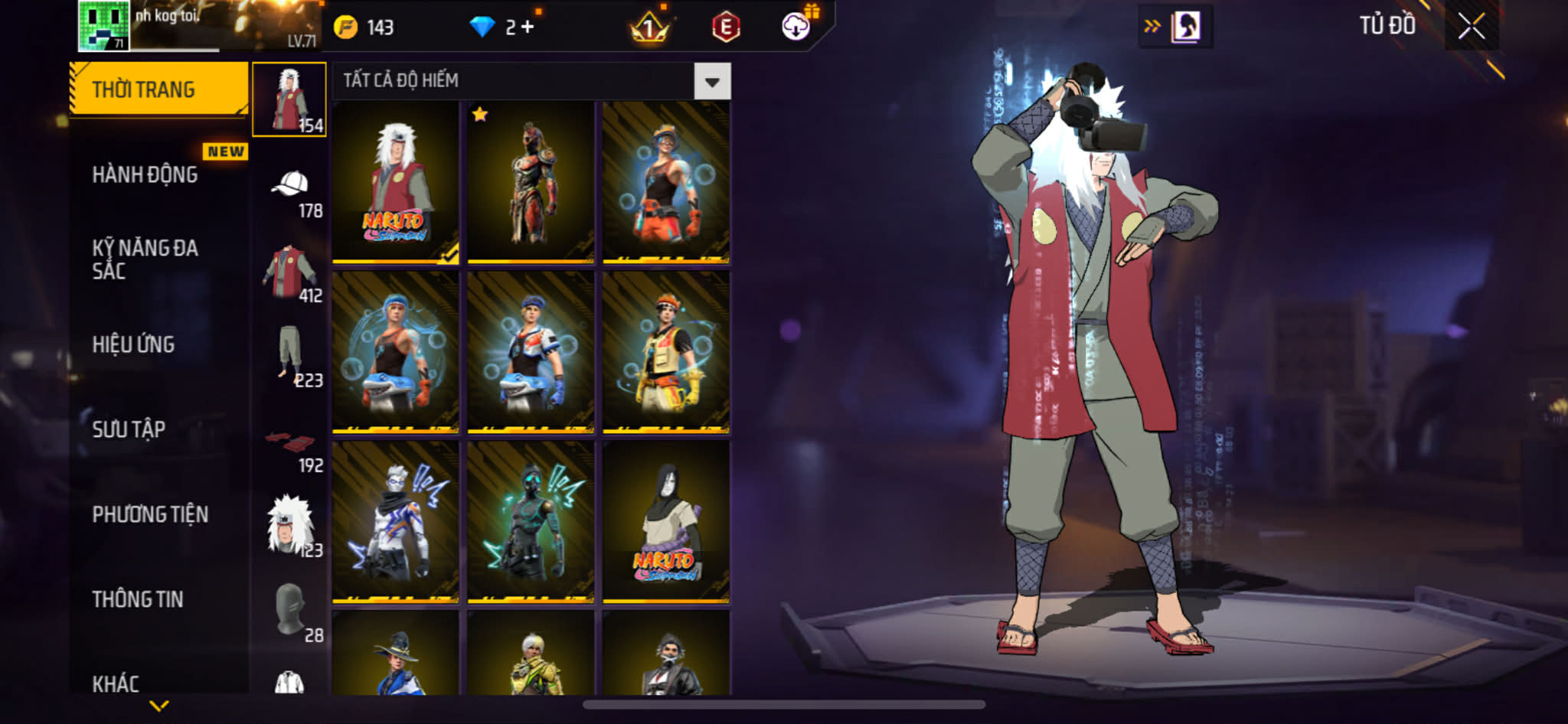Switch to PHƯƠNG TIỆN tab
The image size is (1568, 724).
coord(150,514)
